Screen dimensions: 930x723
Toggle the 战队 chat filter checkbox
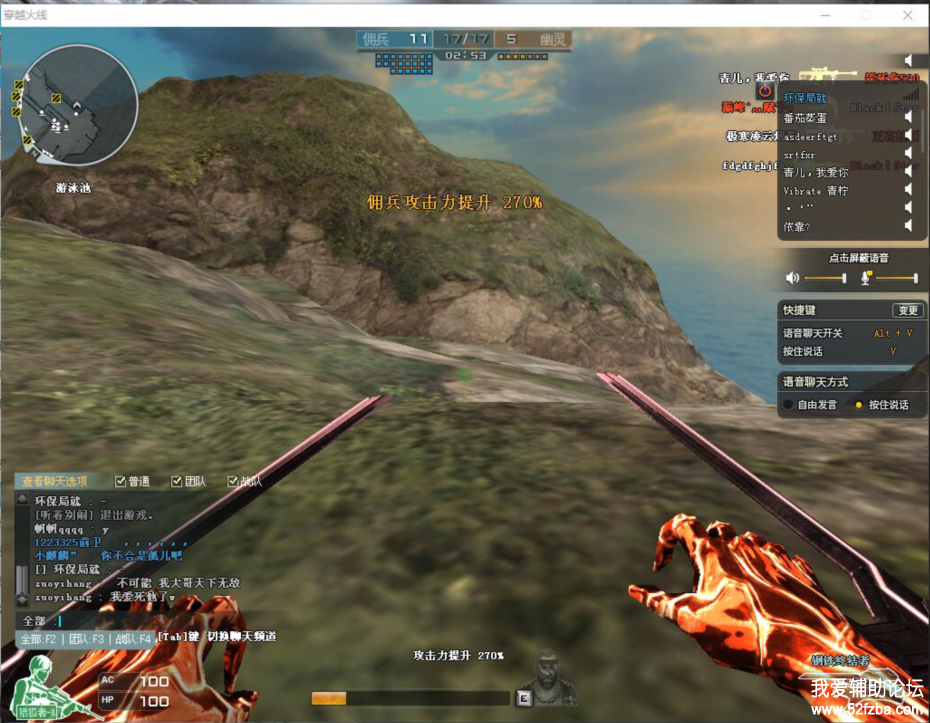(233, 481)
